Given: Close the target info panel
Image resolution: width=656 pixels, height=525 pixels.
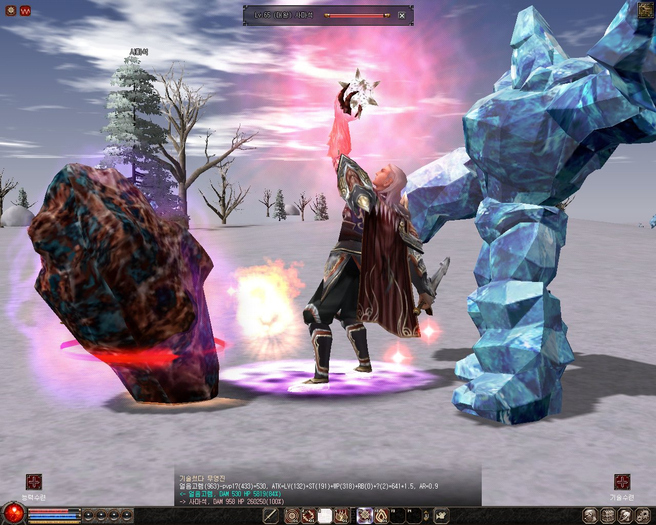Looking at the screenshot, I should (402, 15).
